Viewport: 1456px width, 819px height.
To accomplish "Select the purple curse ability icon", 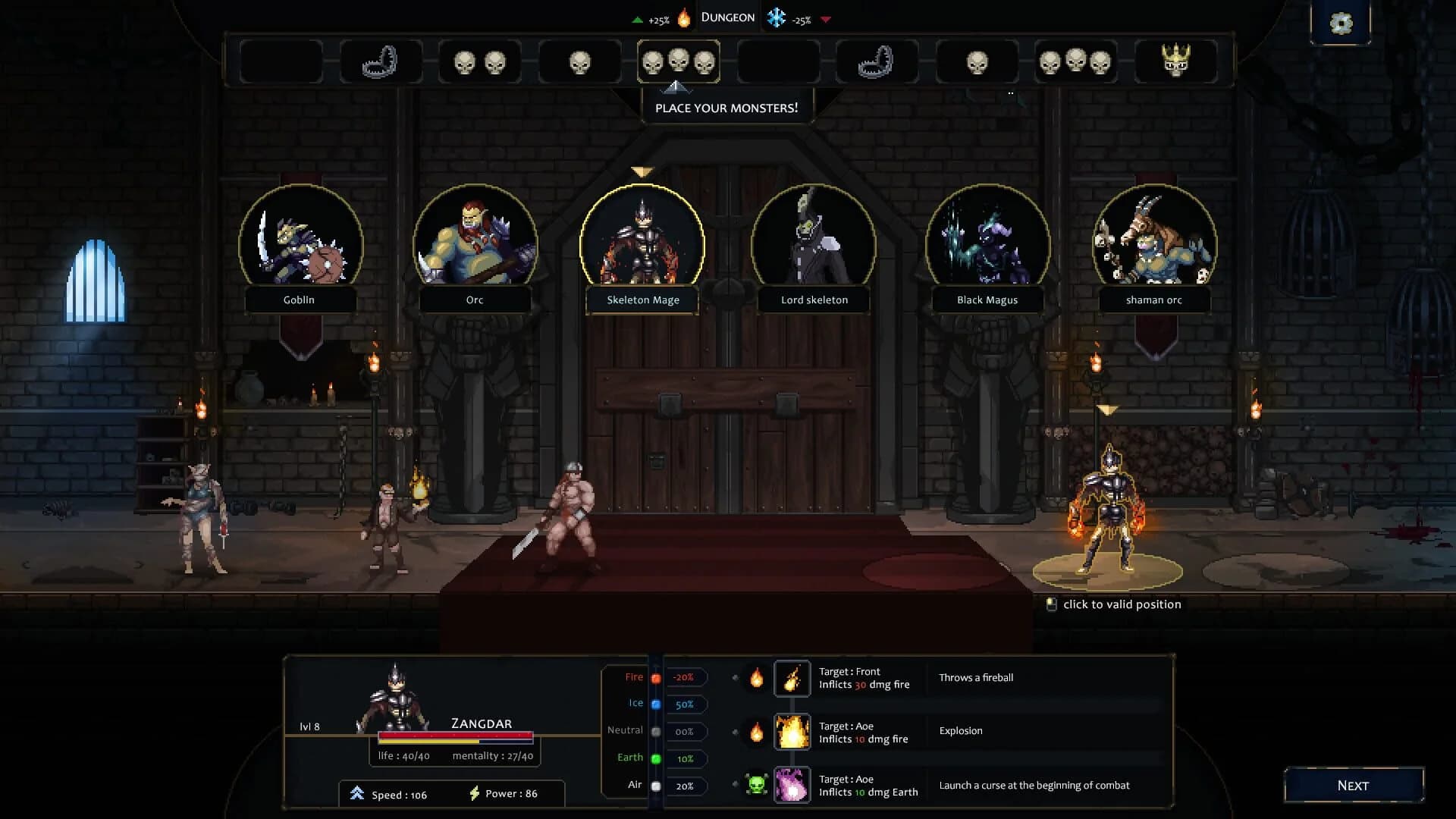I will pos(792,786).
